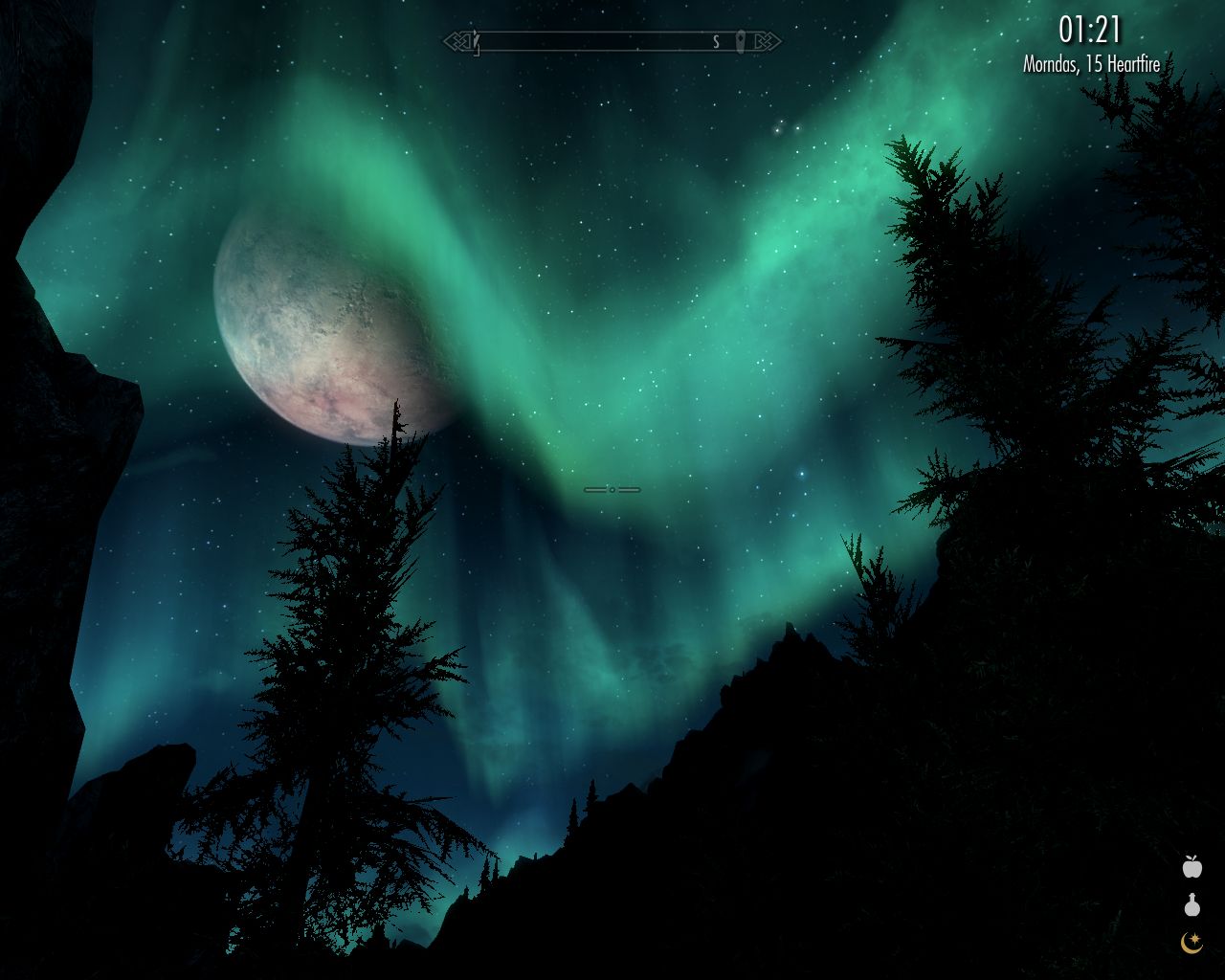Click the compass bar
Screen dimensions: 1225x980
click(x=612, y=41)
